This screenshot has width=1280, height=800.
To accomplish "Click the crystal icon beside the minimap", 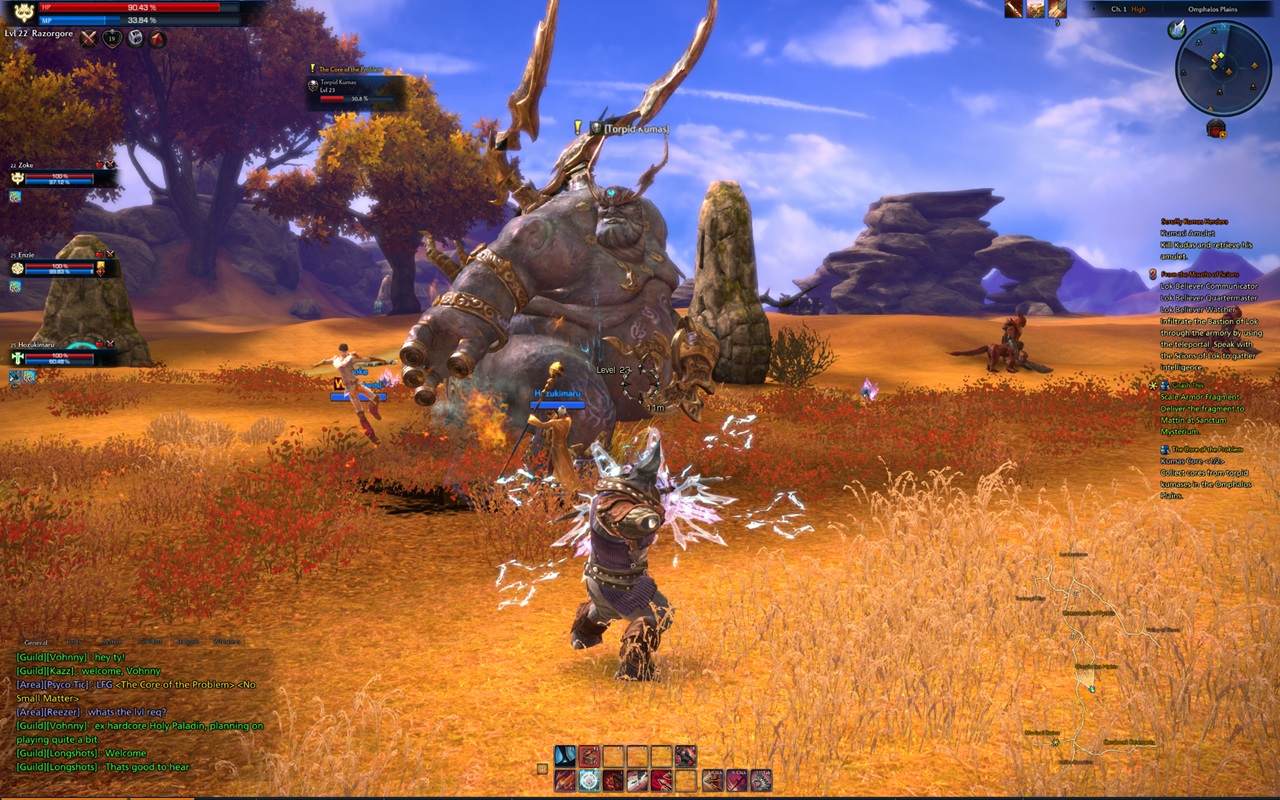I will click(x=1177, y=30).
